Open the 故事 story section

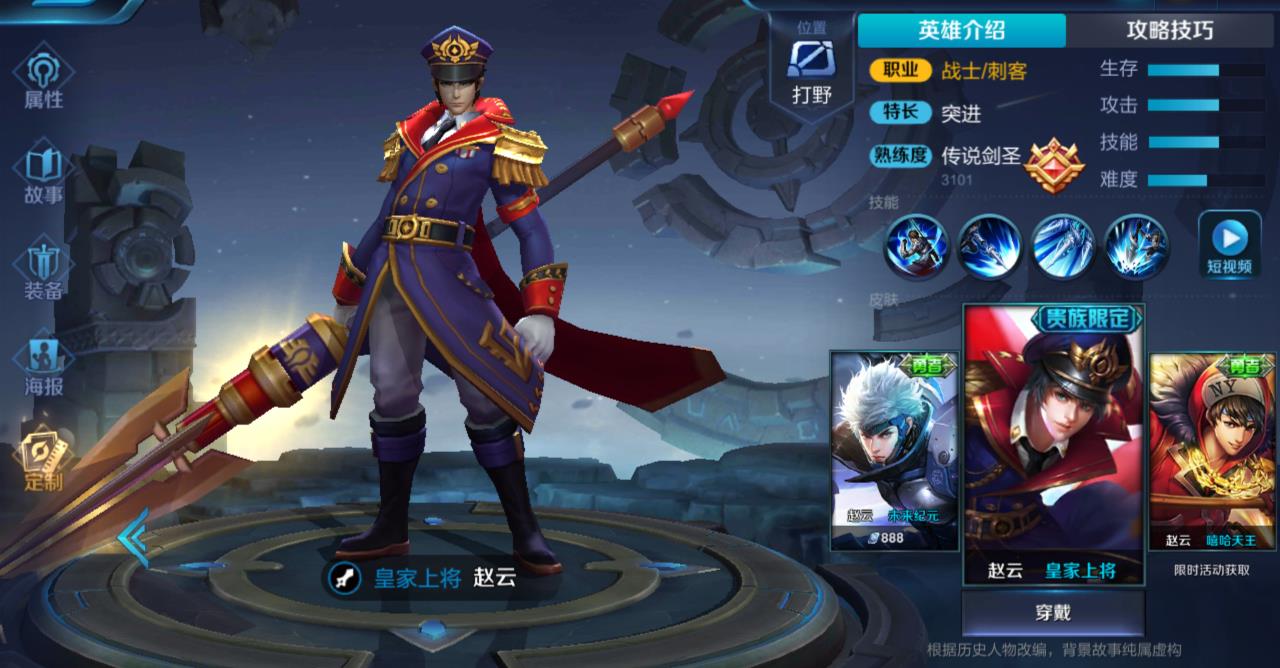[44, 175]
